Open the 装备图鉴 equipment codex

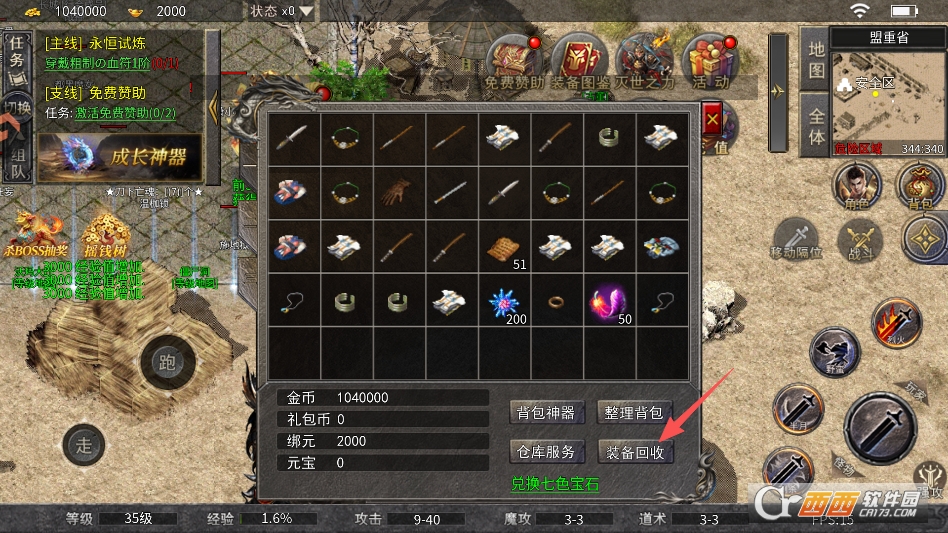point(577,60)
